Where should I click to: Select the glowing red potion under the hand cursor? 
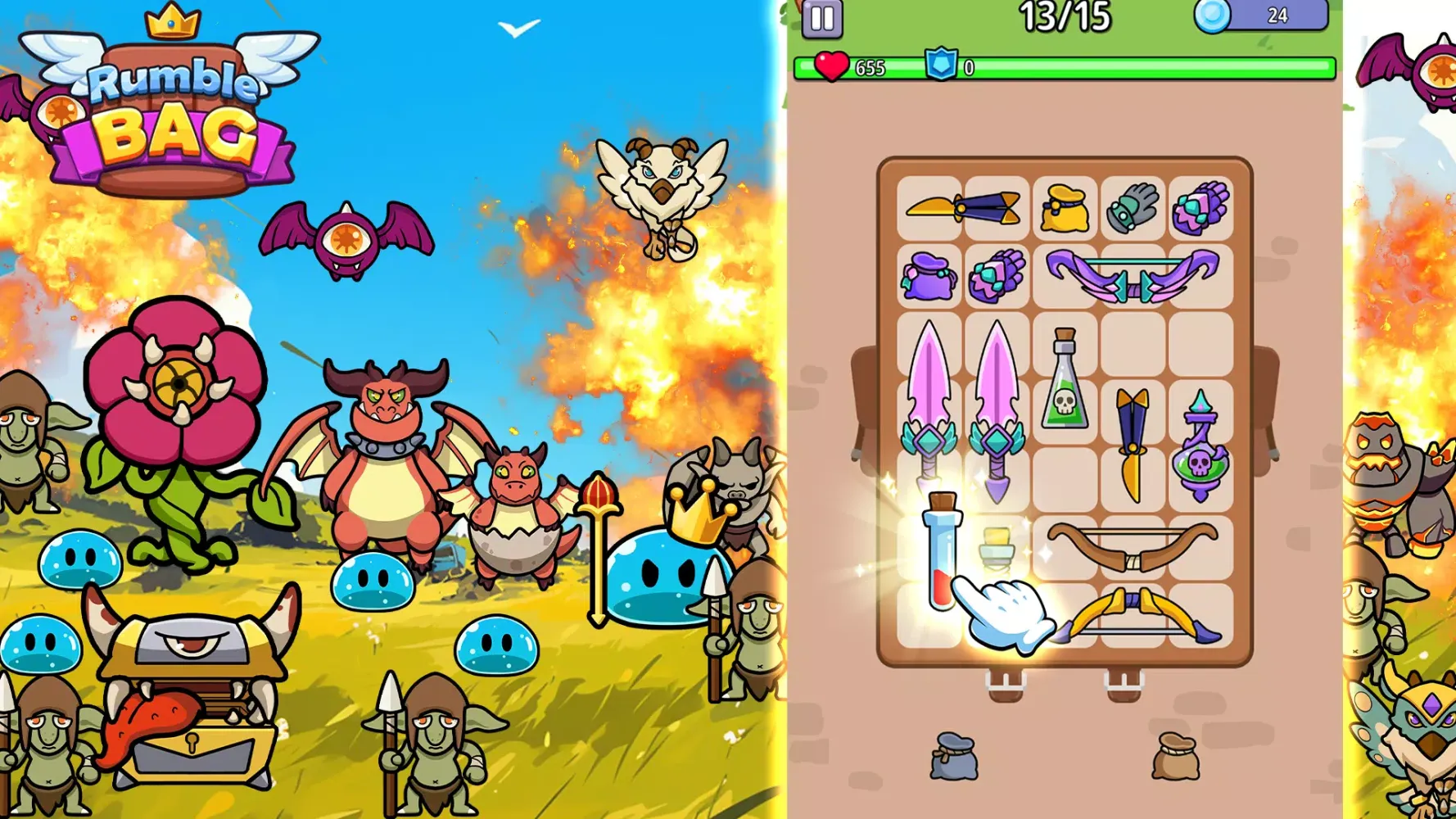942,557
